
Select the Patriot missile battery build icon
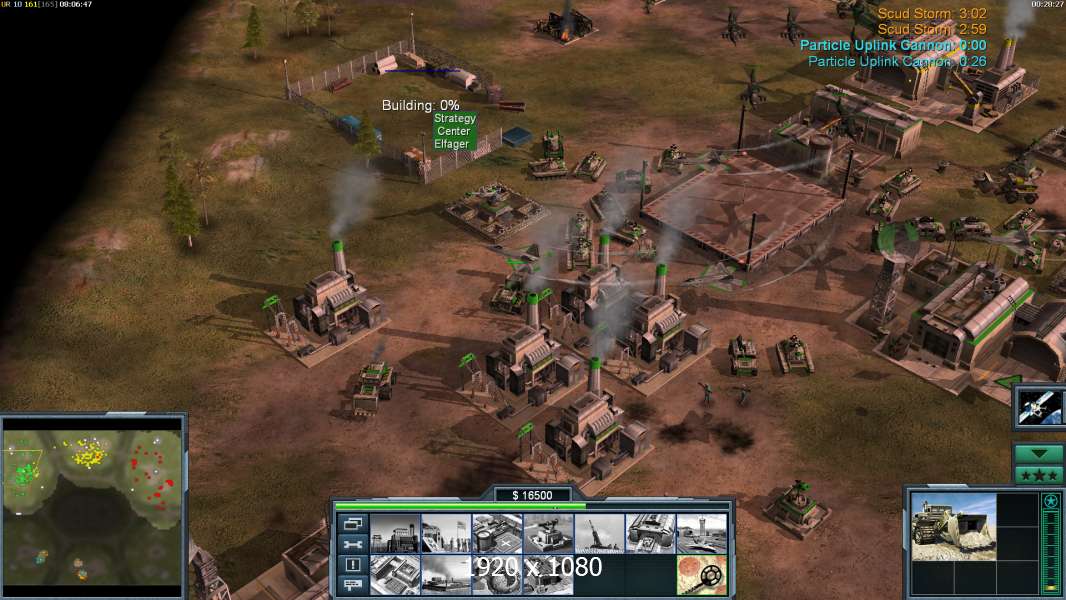[547, 533]
